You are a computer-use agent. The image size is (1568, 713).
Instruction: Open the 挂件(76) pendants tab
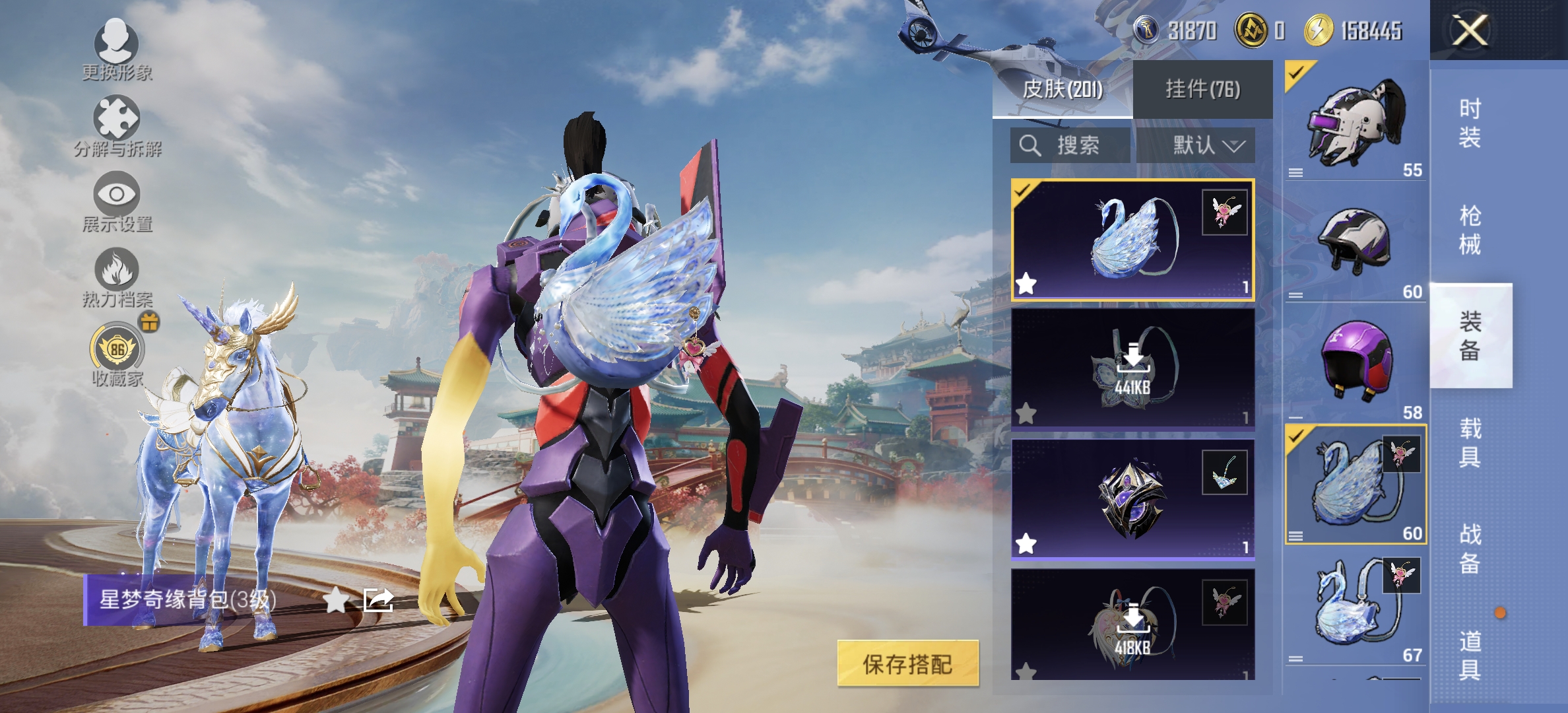1202,89
